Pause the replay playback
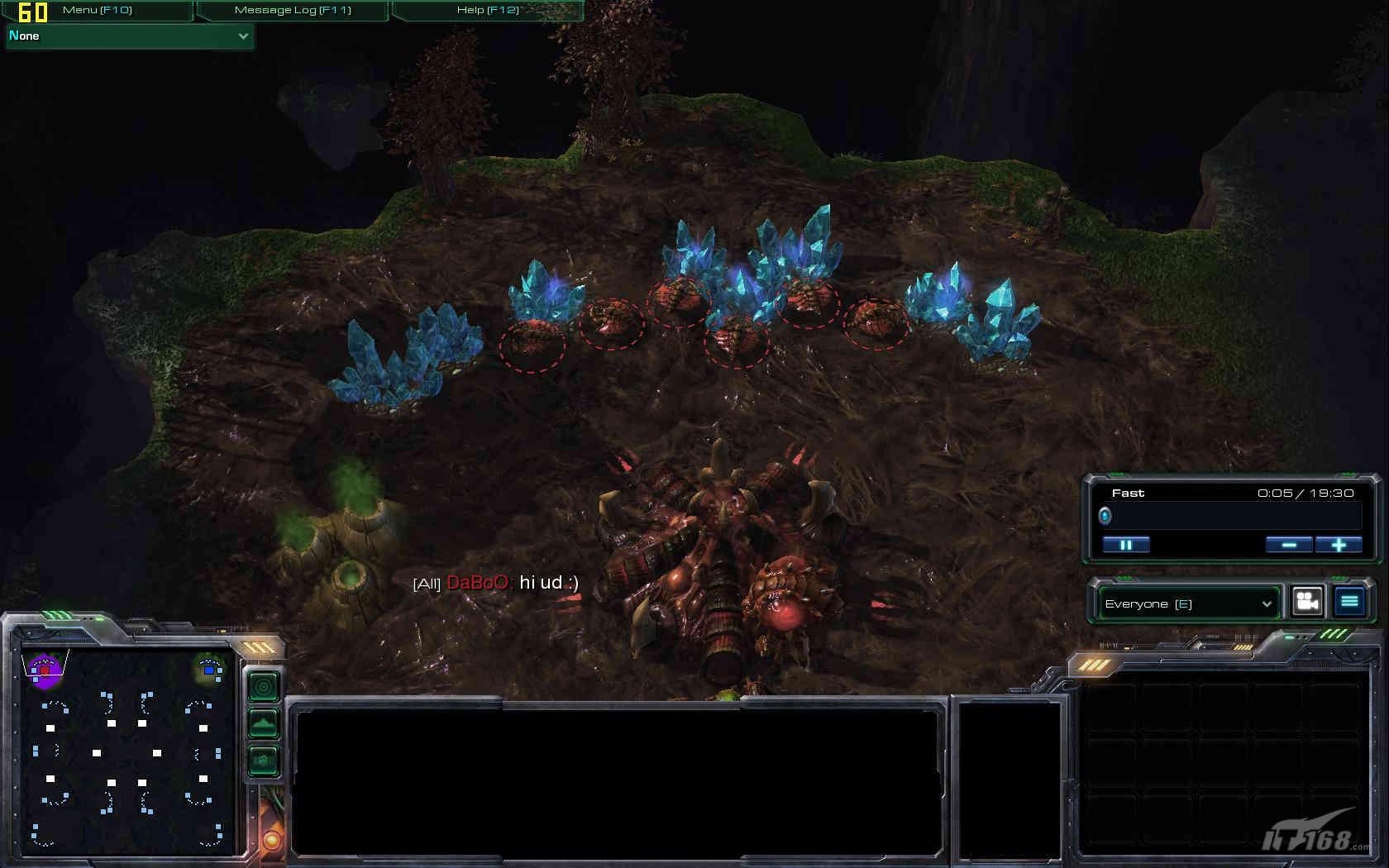This screenshot has height=868, width=1389. pos(1126,545)
